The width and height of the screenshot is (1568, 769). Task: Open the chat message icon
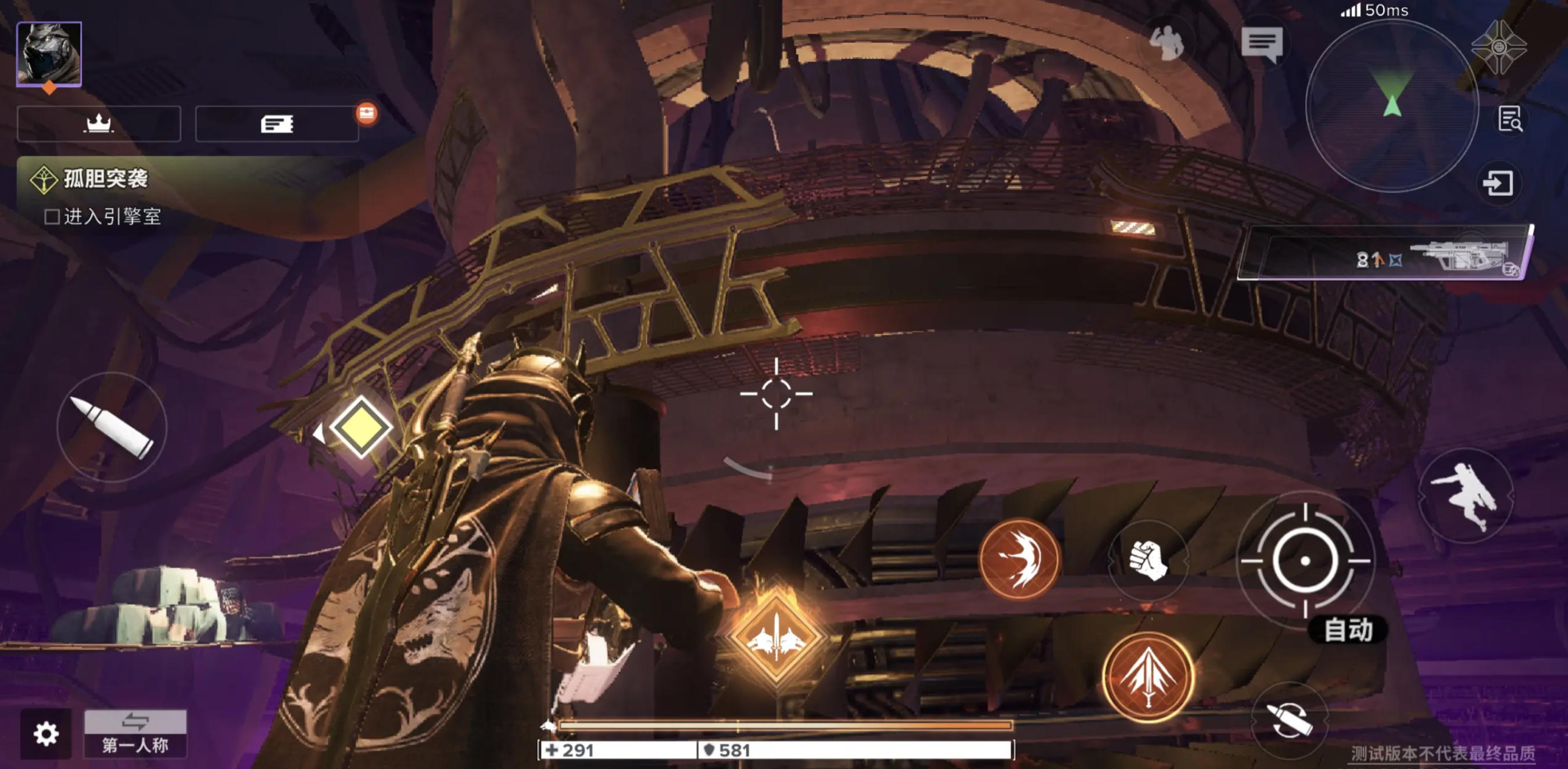(1262, 44)
